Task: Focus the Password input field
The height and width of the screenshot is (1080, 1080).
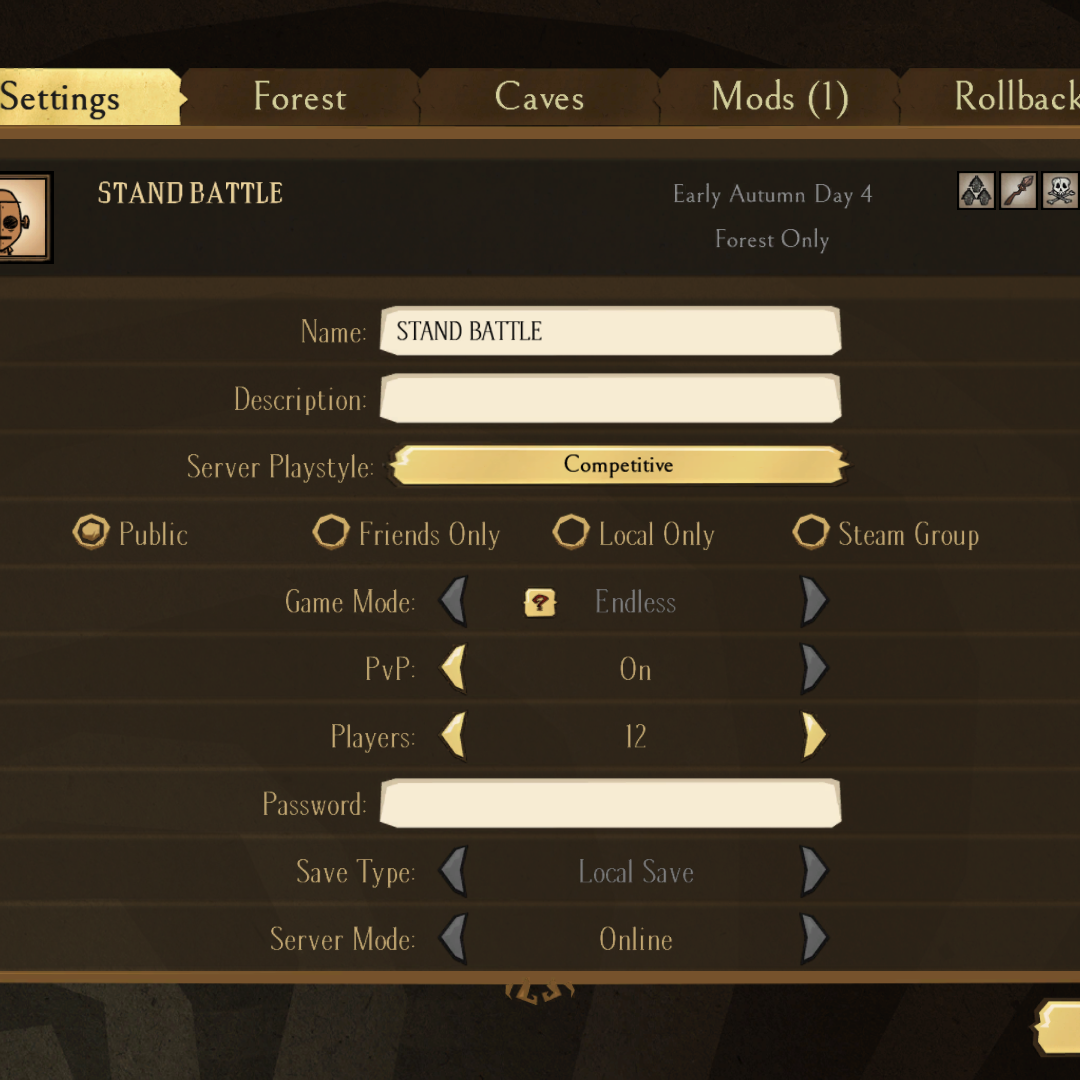Action: 610,804
